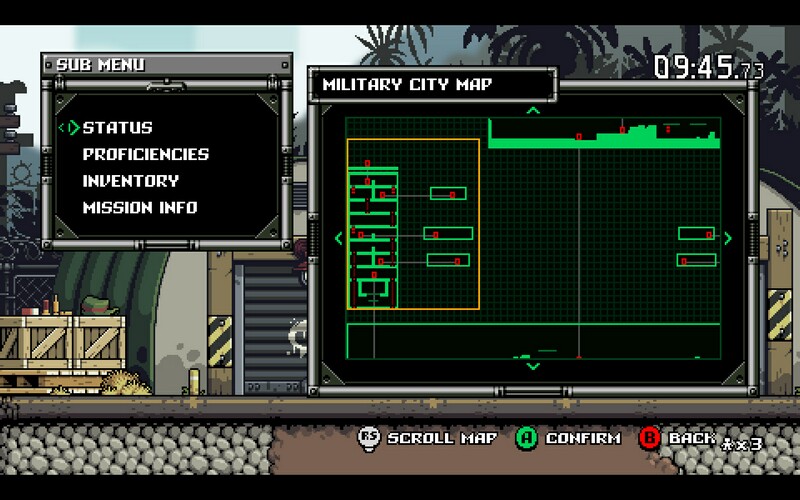Open the Proficiencies submenu
Screen dimensions: 800x500
[145, 155]
